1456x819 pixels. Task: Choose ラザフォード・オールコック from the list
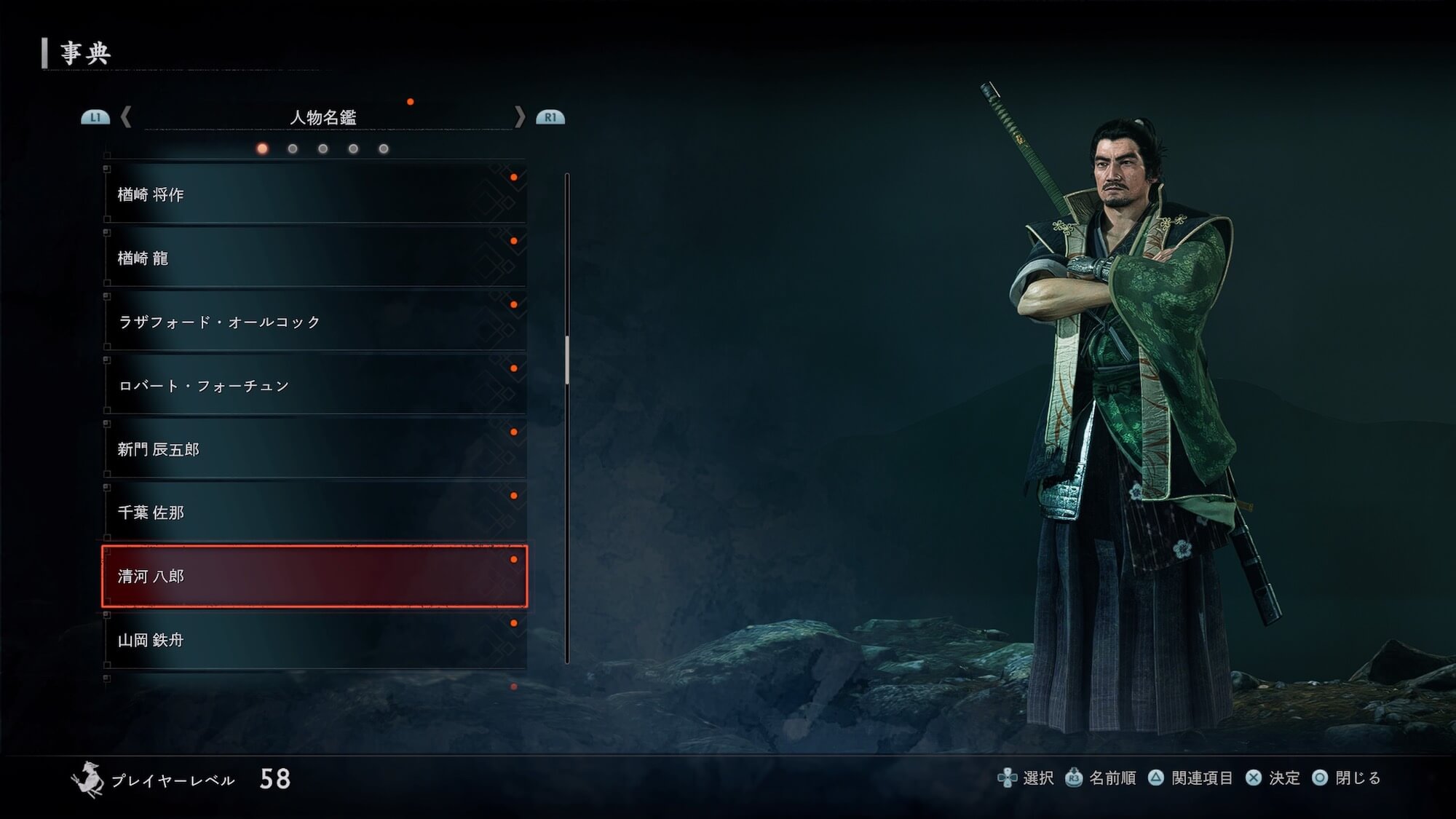[314, 322]
